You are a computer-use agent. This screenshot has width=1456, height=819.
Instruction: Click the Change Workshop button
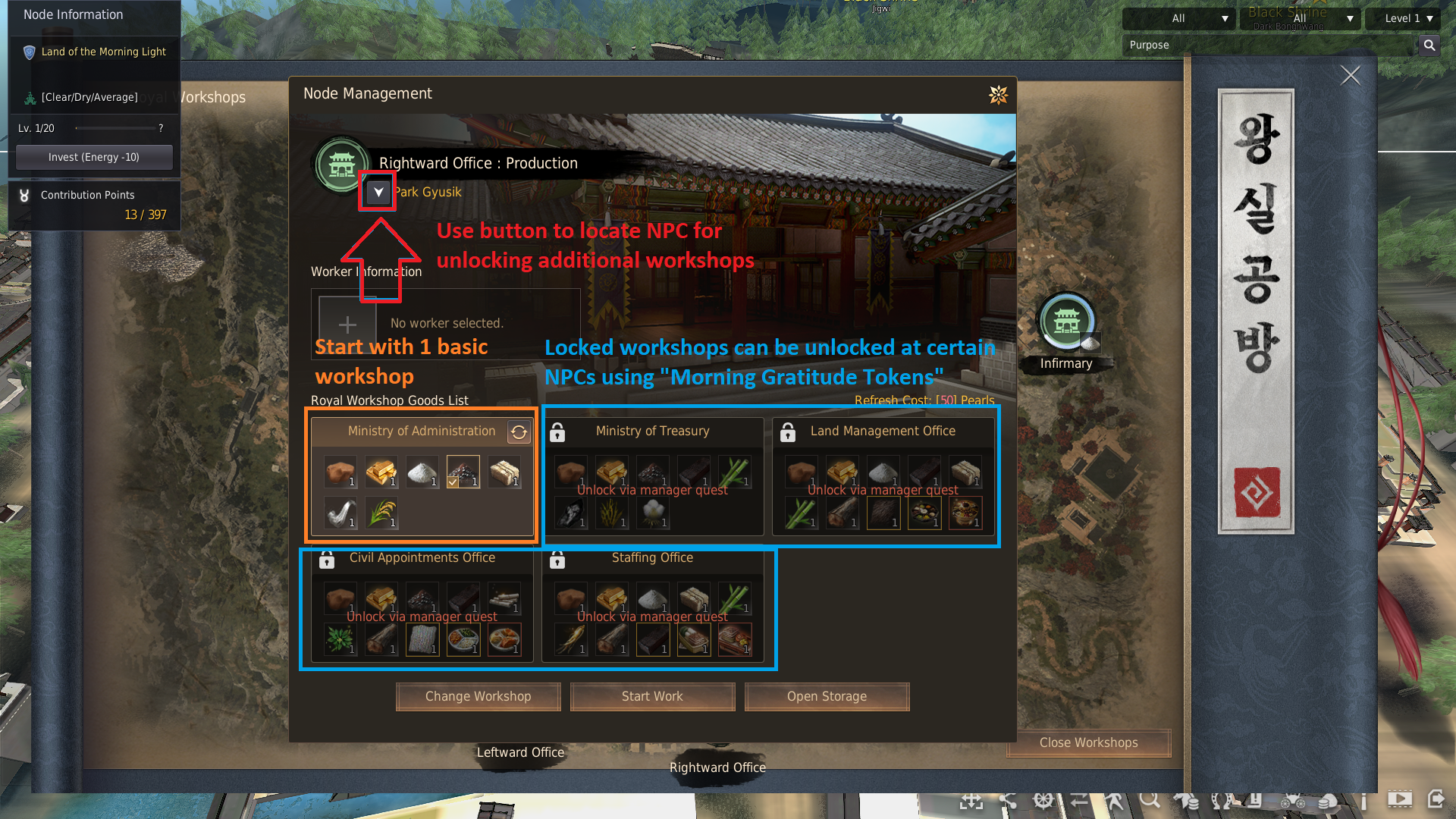(x=478, y=696)
